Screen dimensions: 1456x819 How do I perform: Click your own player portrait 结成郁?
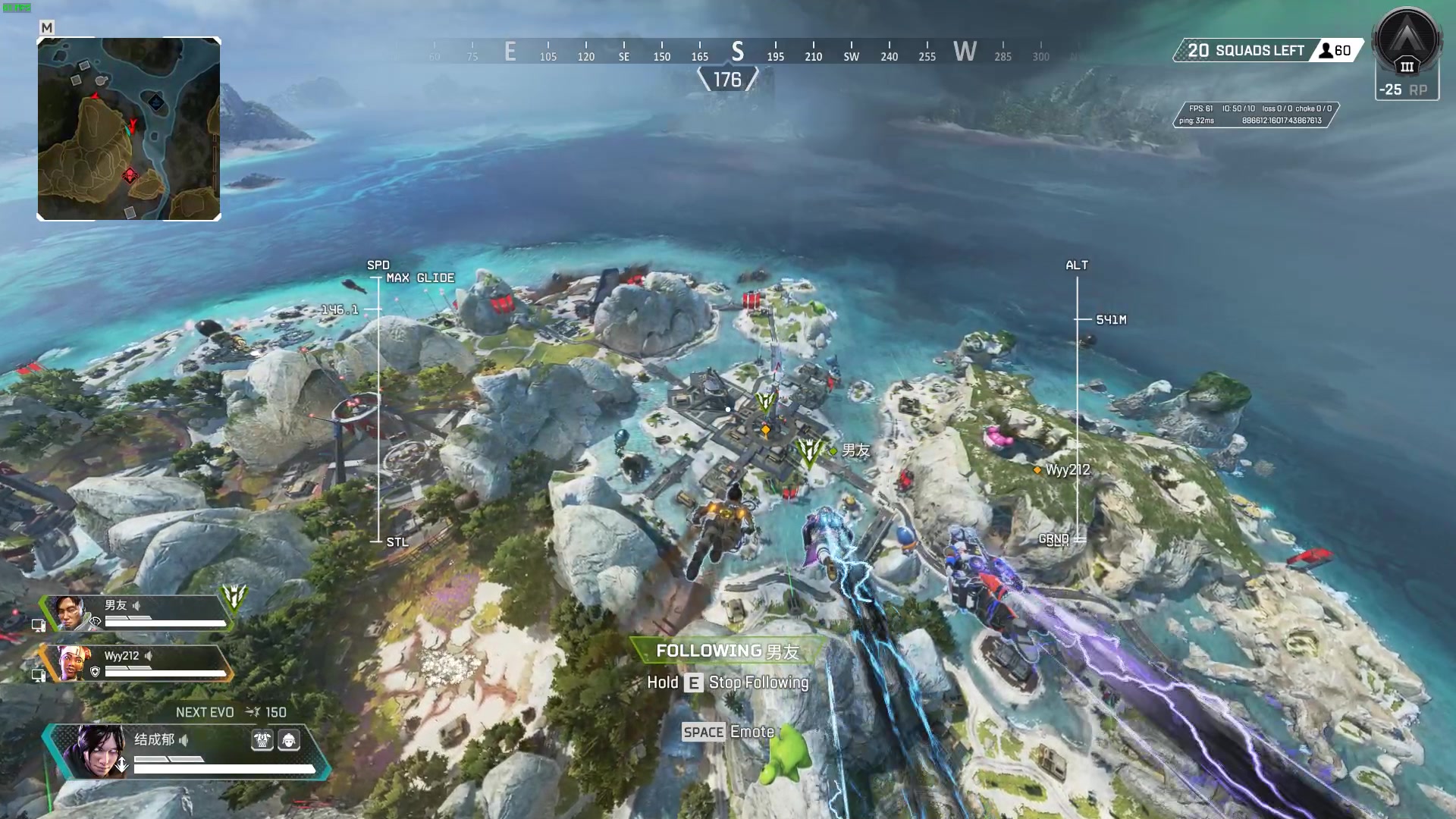click(x=96, y=751)
